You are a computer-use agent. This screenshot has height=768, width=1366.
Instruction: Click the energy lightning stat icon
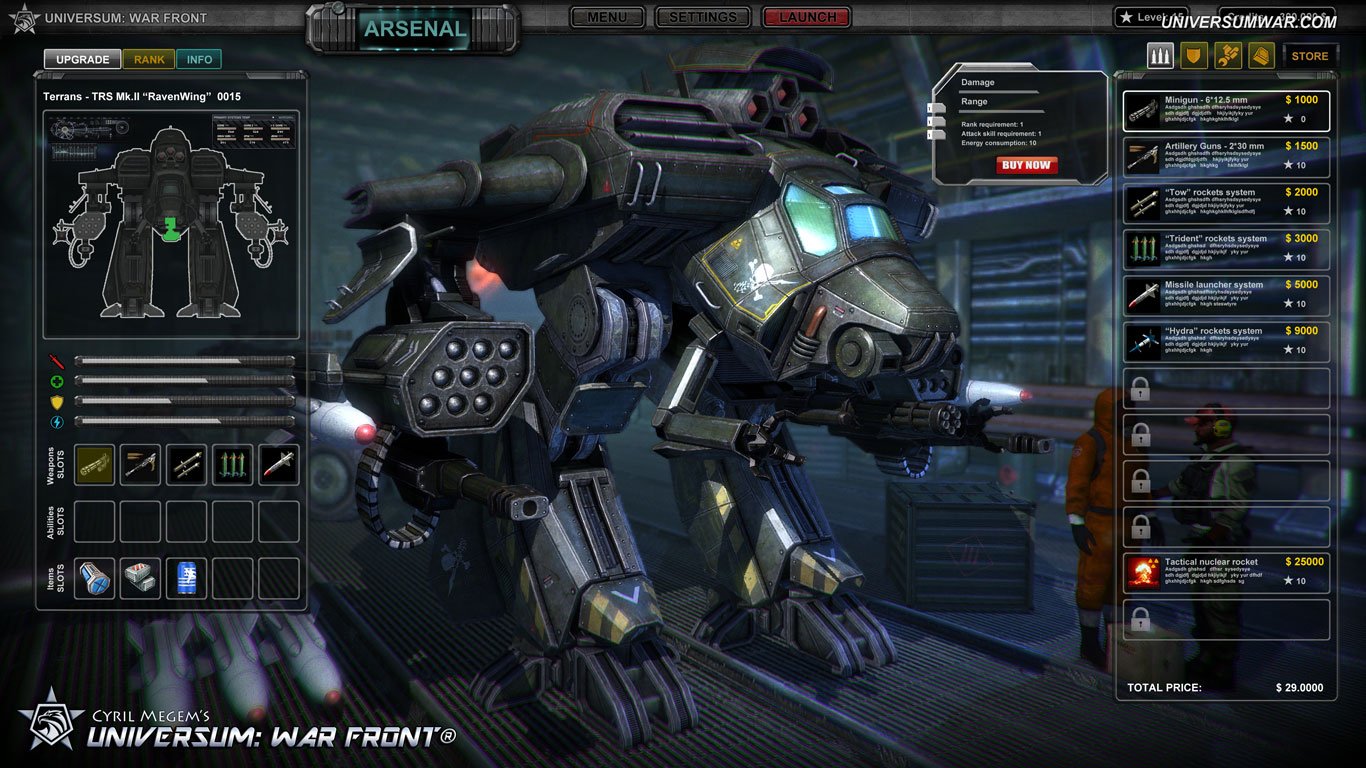58,421
